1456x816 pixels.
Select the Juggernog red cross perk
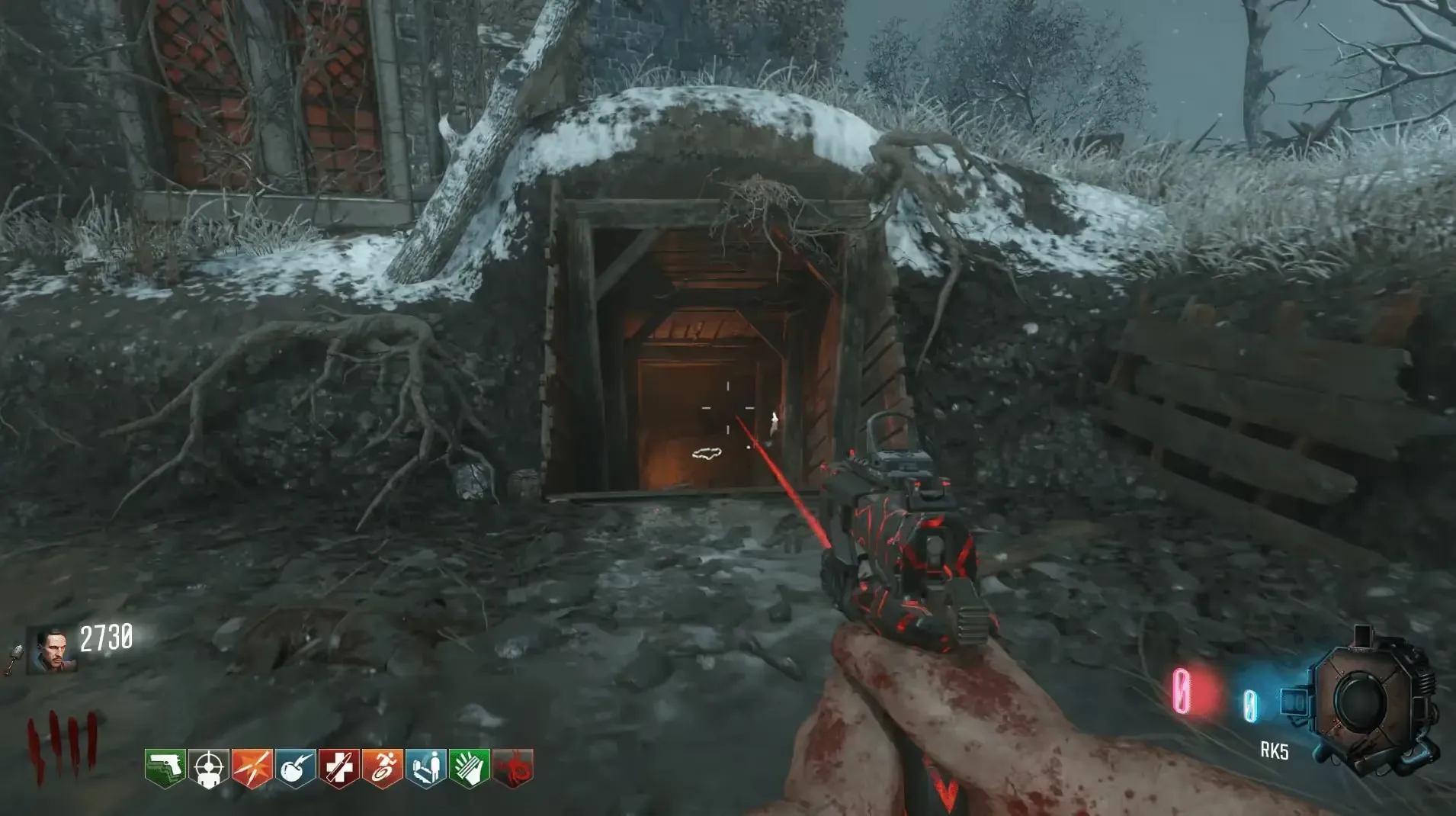point(338,768)
